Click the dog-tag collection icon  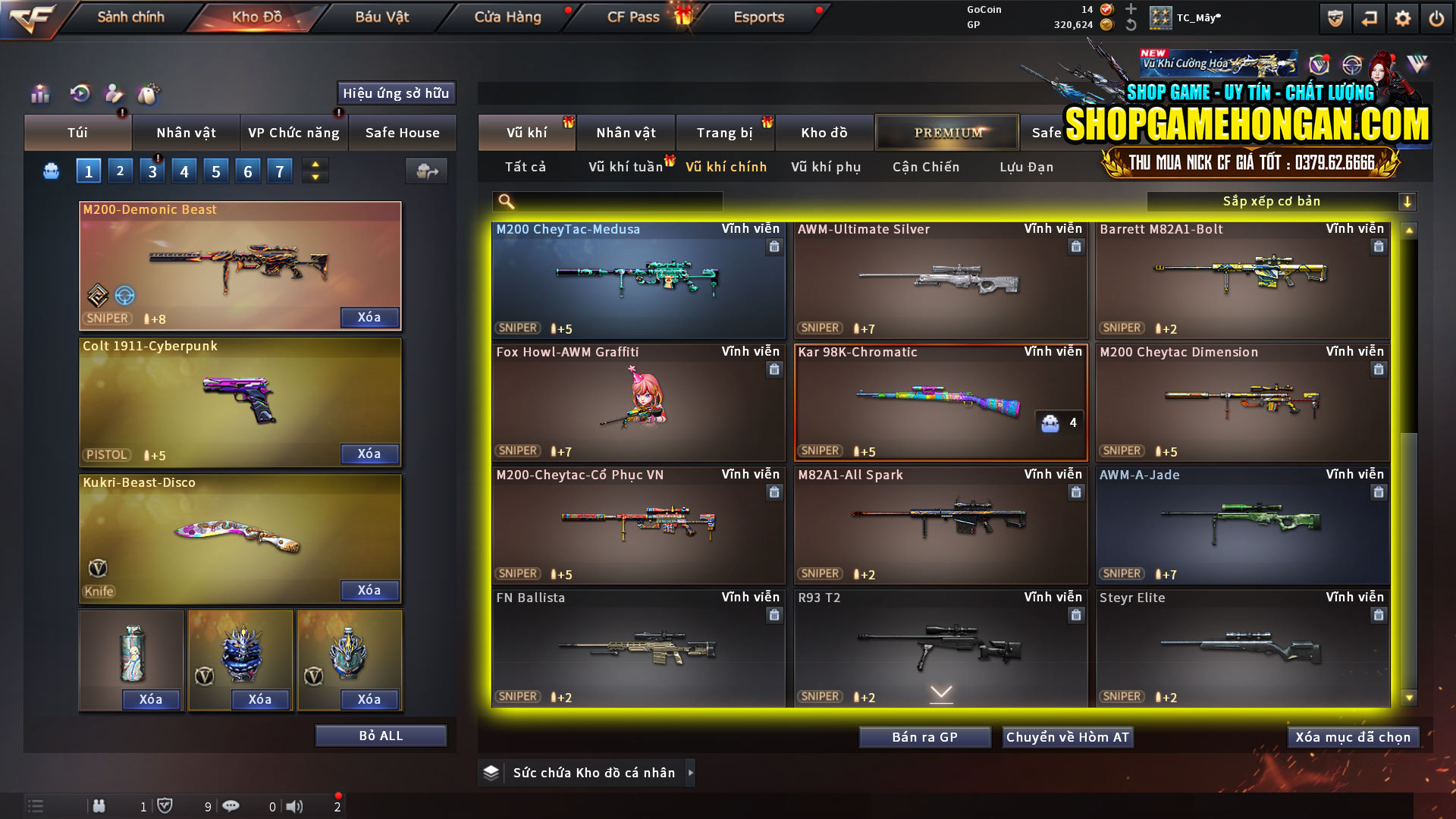[149, 93]
